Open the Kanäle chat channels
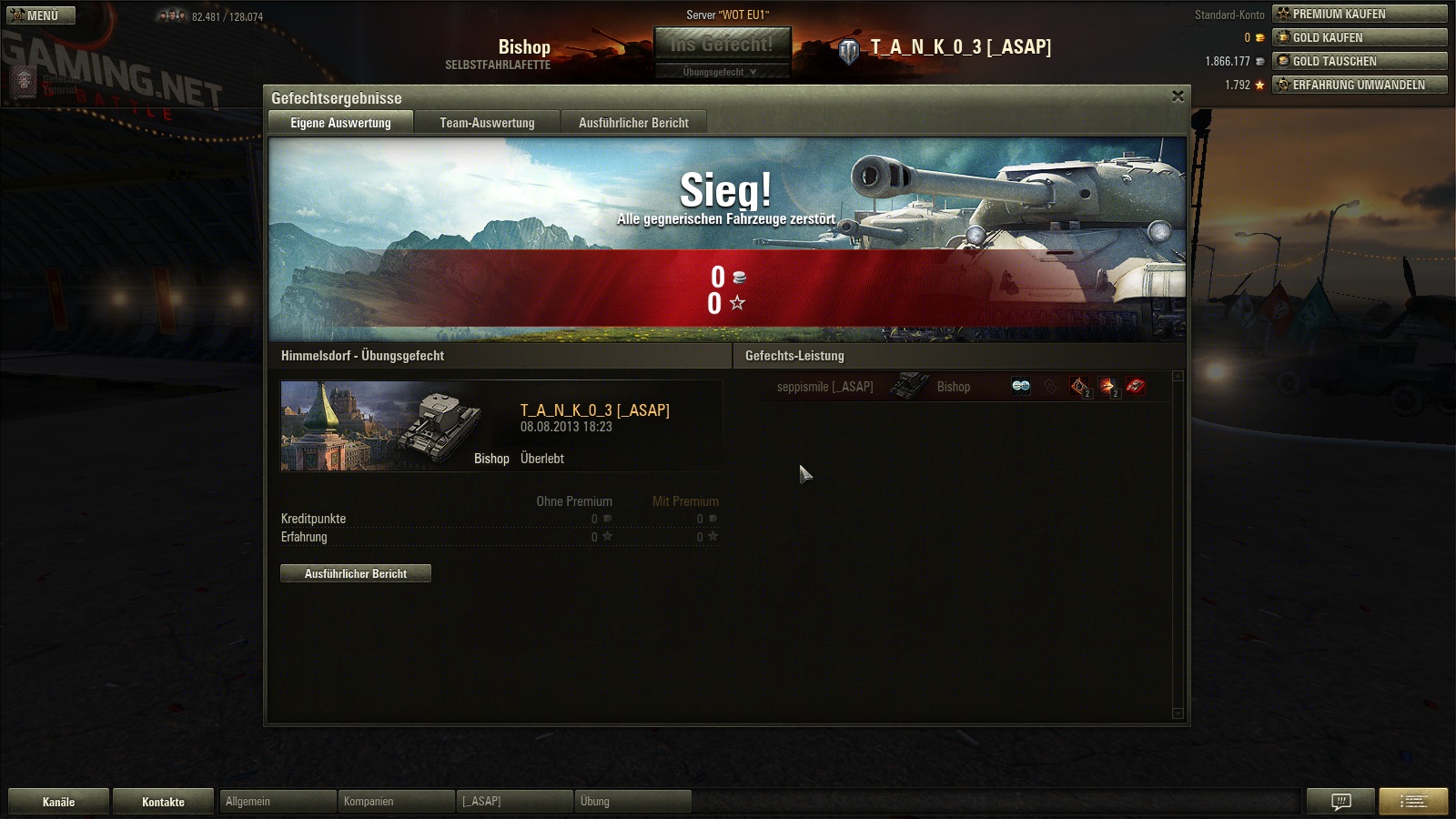The height and width of the screenshot is (819, 1456). pyautogui.click(x=59, y=802)
